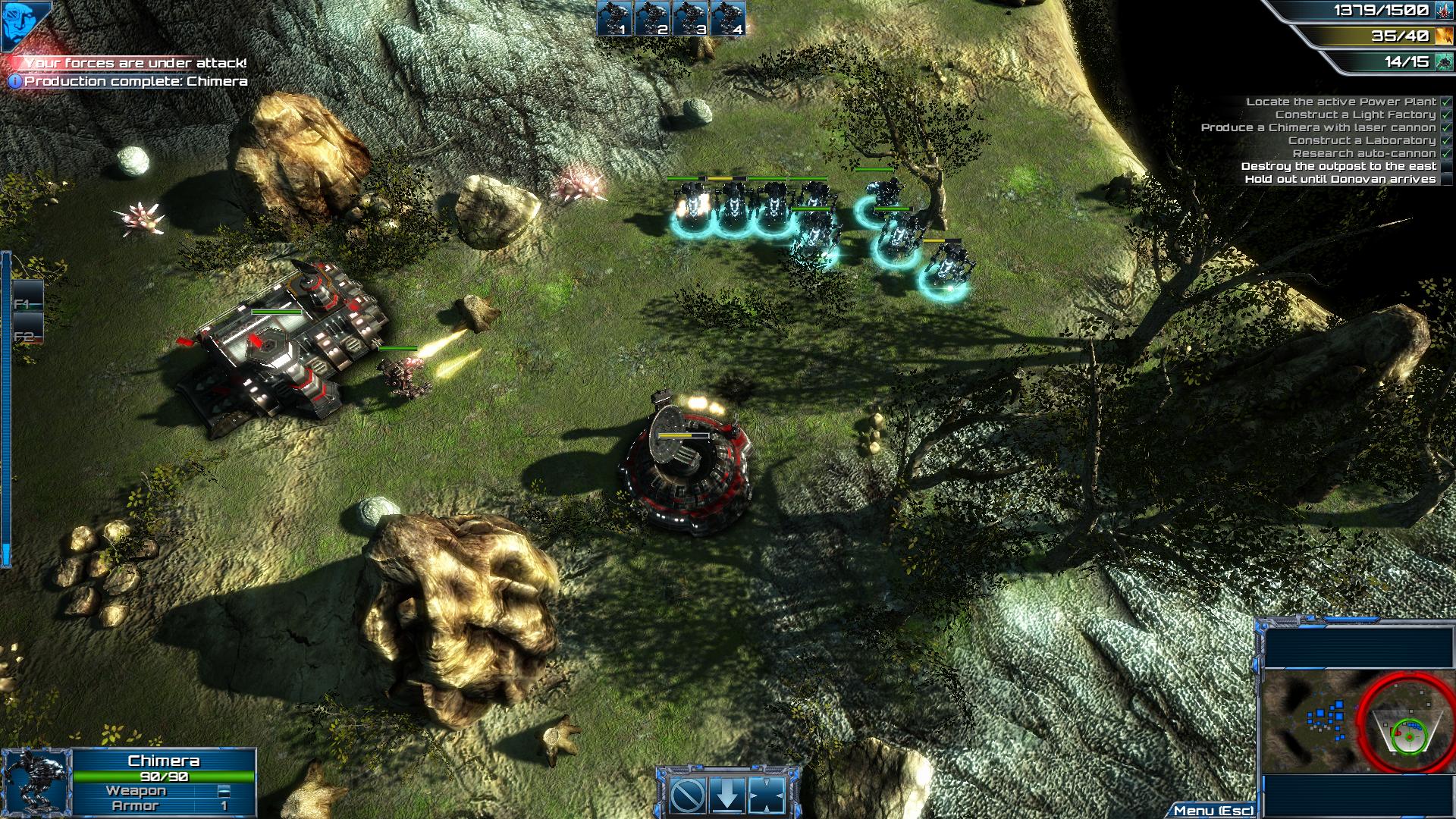Activate the stop command button
1456x819 pixels.
tap(689, 795)
